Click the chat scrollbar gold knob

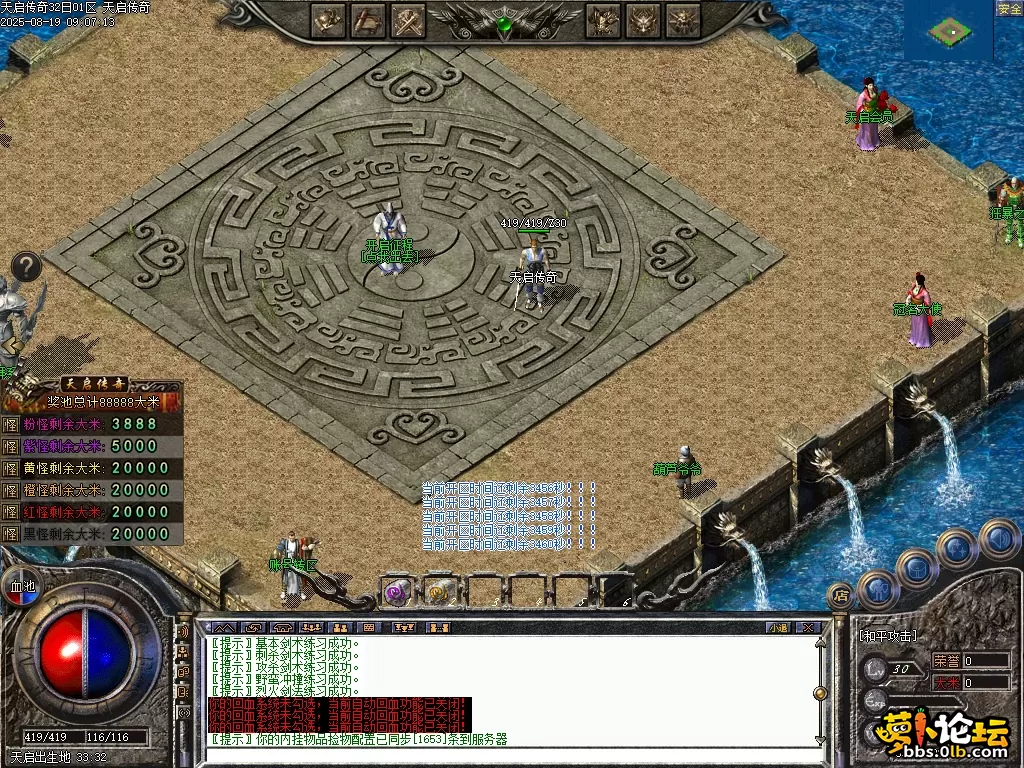point(820,692)
